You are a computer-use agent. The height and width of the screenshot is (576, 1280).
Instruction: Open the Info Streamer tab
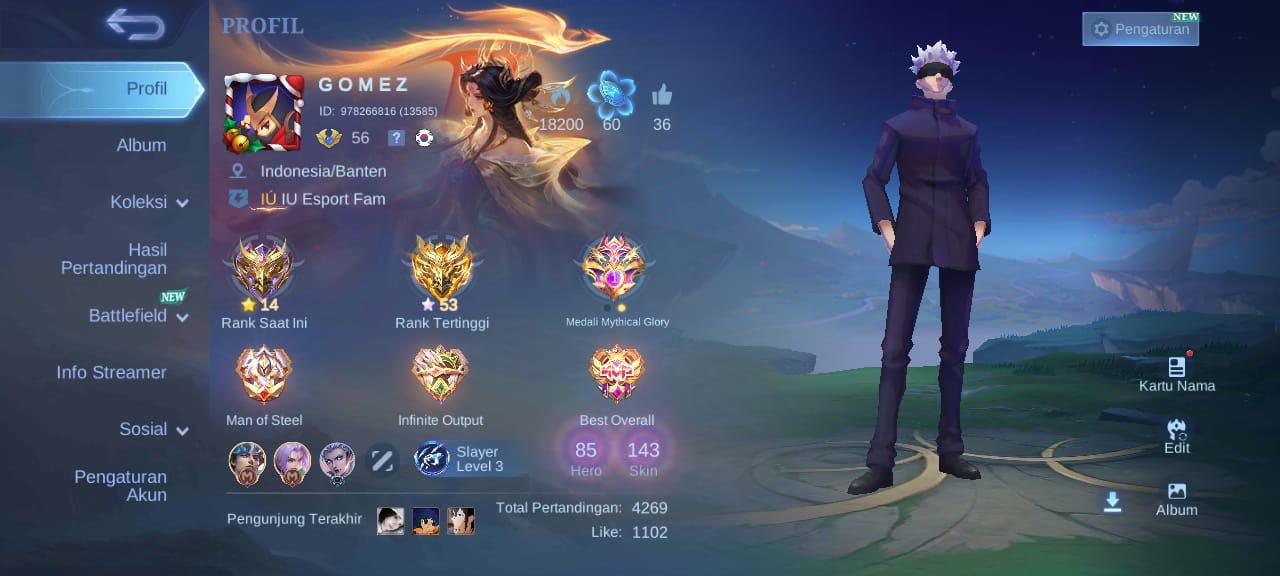pos(111,372)
